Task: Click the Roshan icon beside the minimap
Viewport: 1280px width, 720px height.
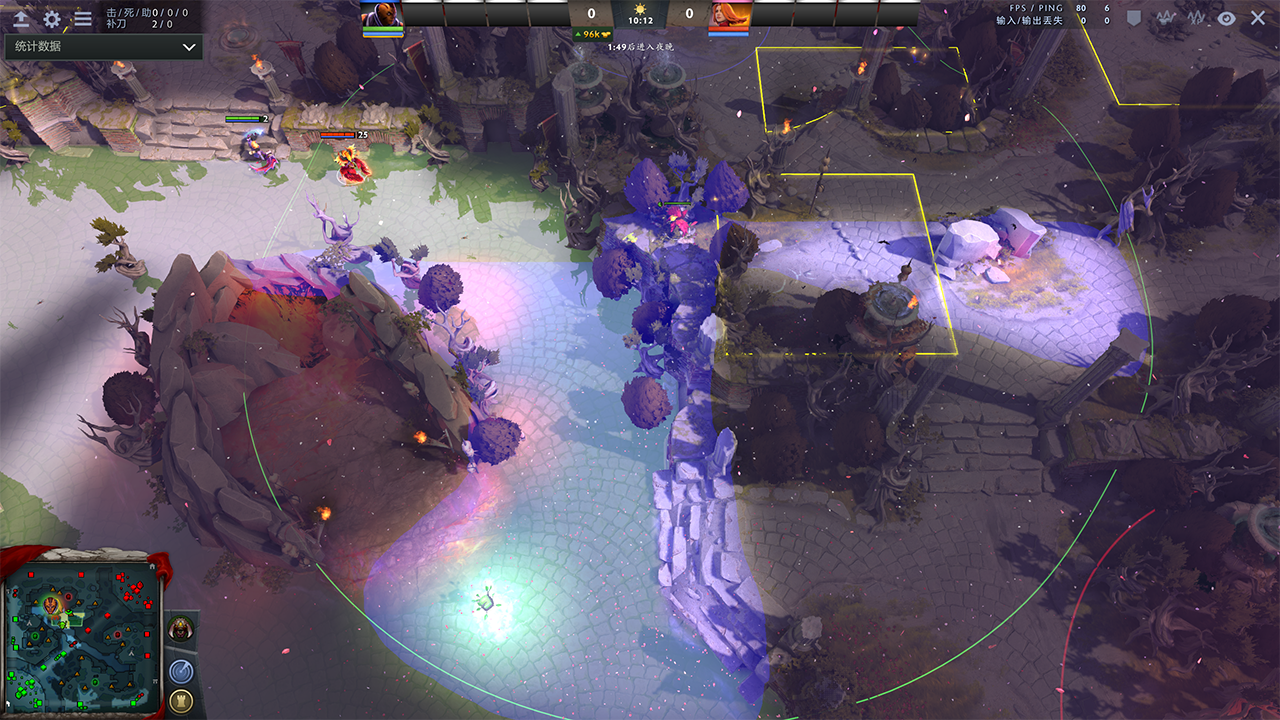Action: [181, 628]
